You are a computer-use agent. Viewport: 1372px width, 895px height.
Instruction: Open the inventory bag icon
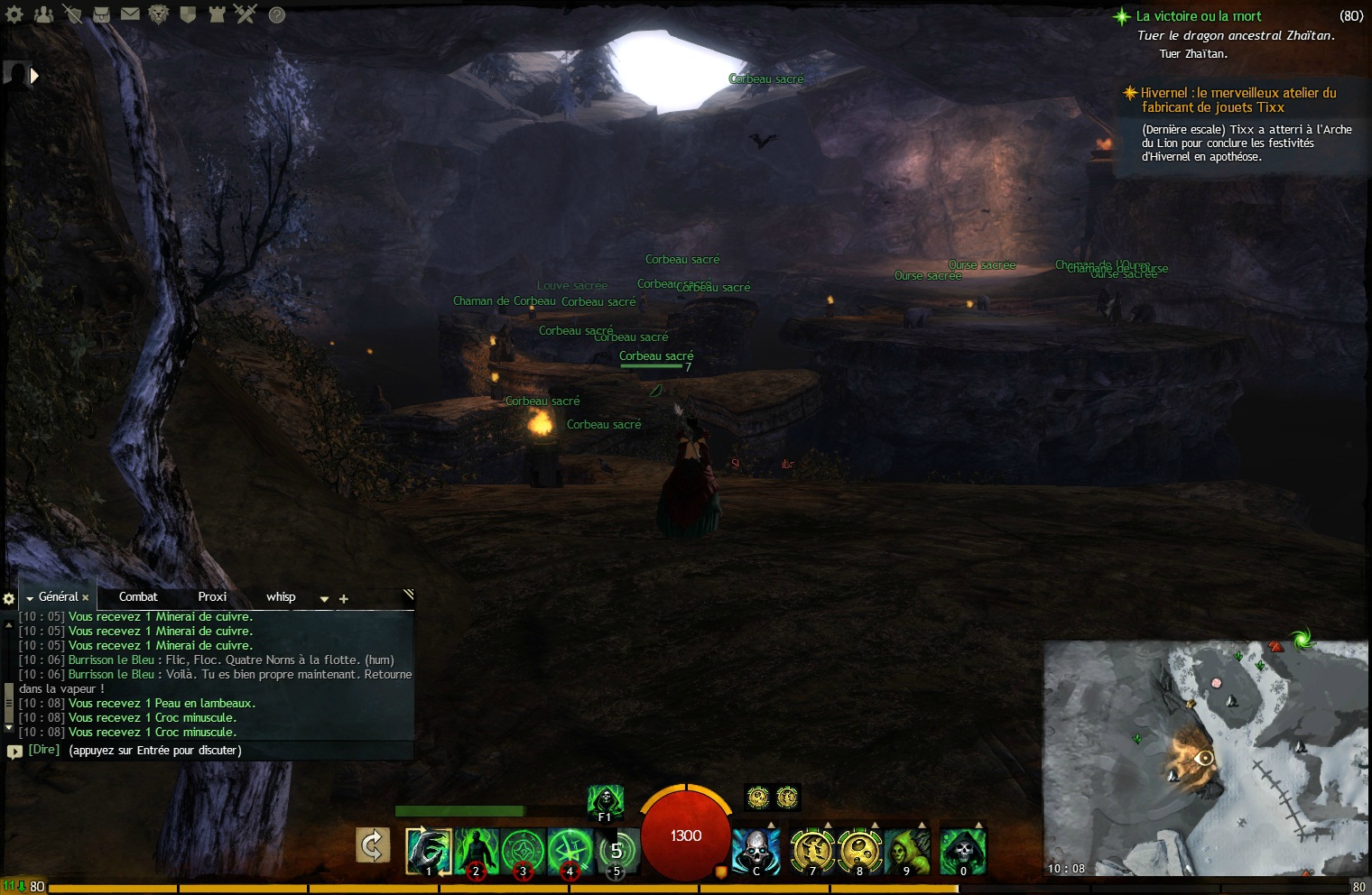click(x=101, y=14)
